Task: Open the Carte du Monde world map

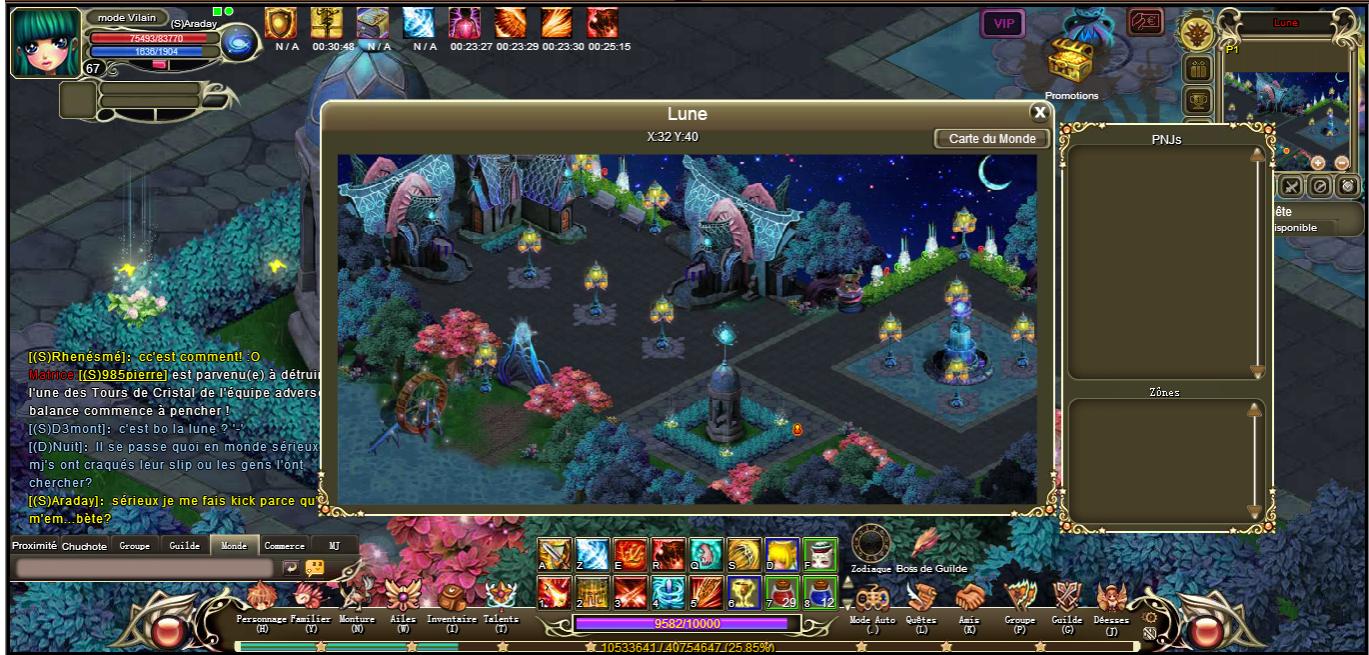Action: [992, 139]
